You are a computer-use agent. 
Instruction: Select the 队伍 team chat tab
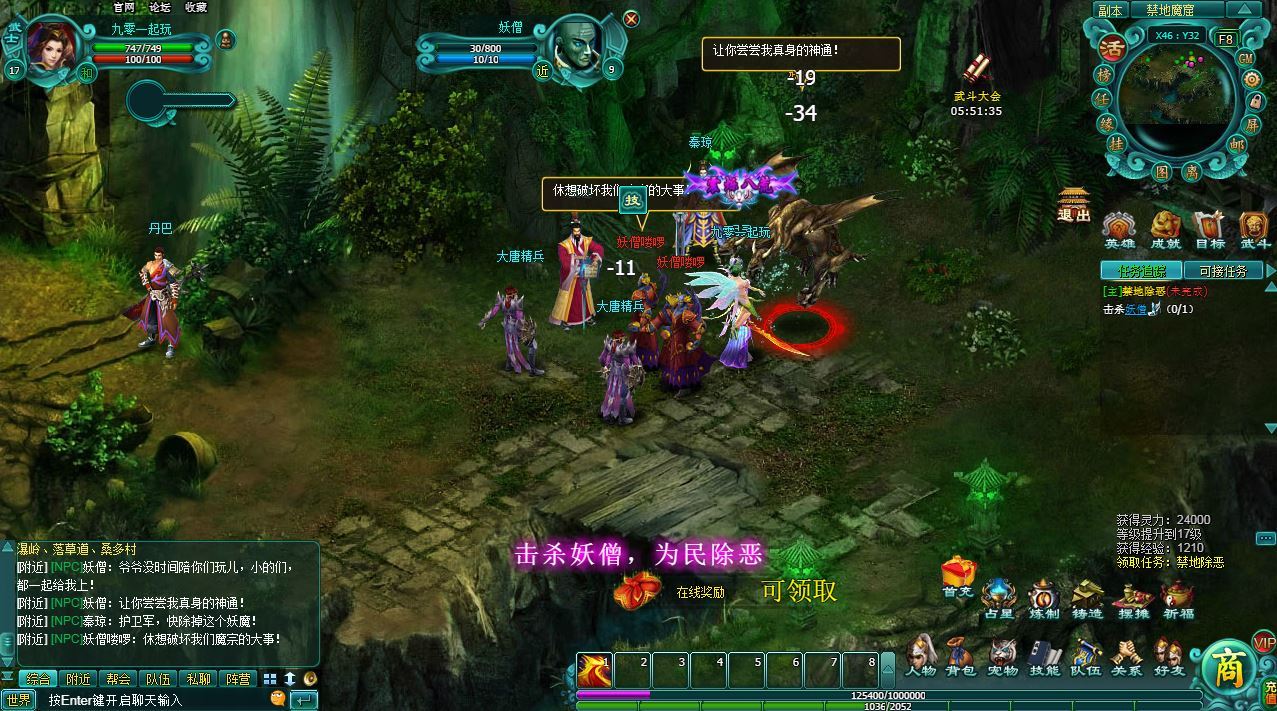click(156, 679)
